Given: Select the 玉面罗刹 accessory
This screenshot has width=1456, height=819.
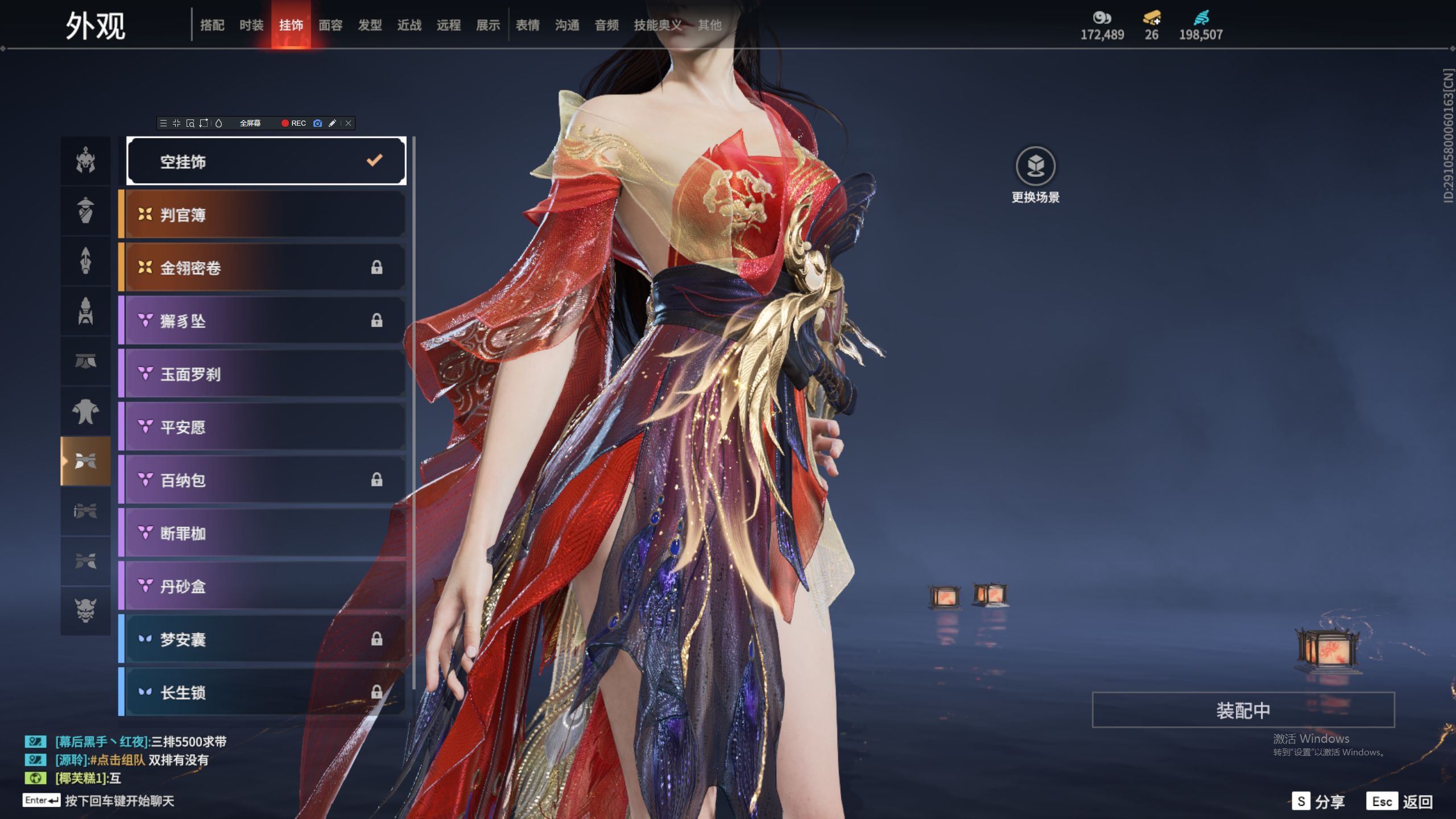Looking at the screenshot, I should (264, 374).
